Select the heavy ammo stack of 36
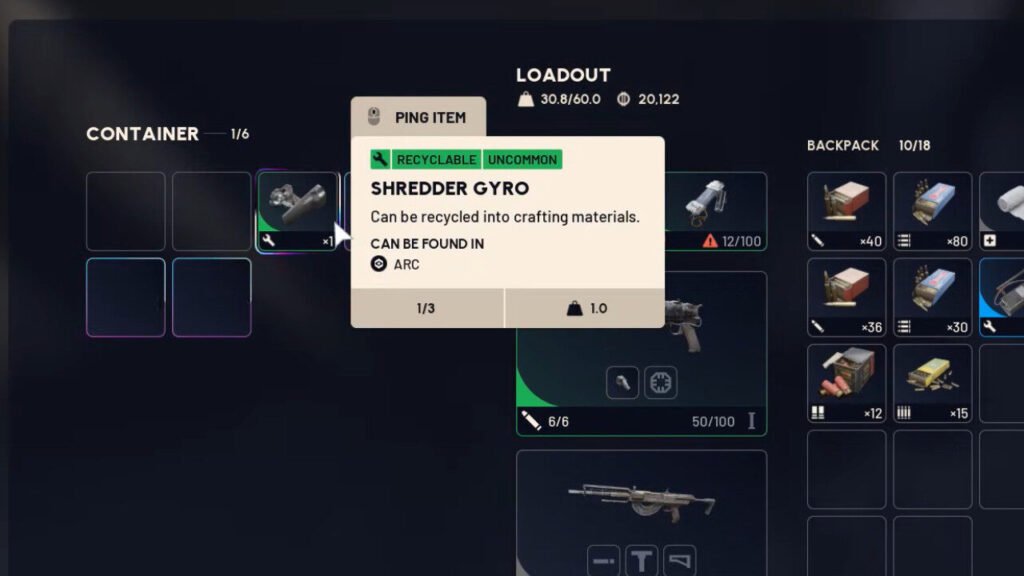The height and width of the screenshot is (576, 1024). coord(846,297)
